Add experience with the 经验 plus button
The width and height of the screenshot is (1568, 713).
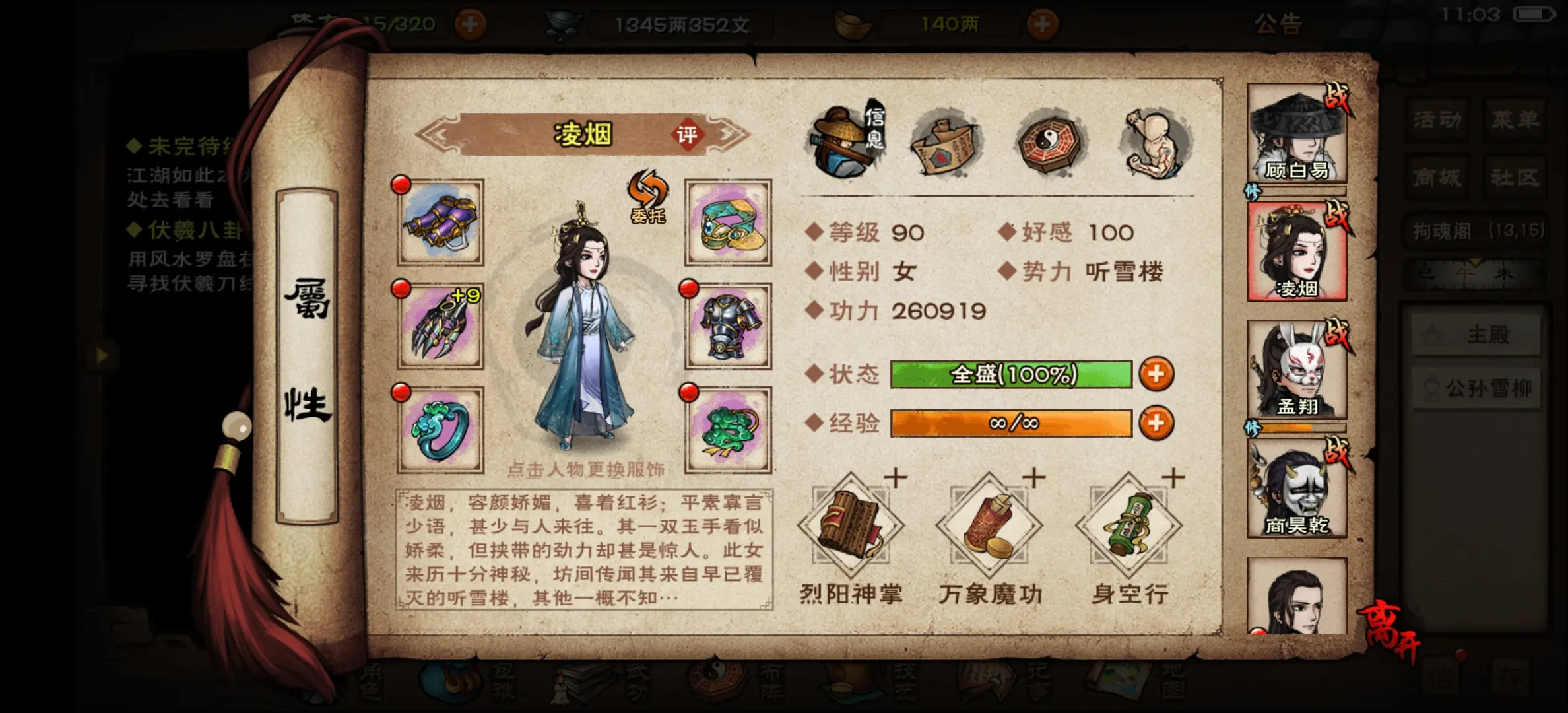point(1156,423)
